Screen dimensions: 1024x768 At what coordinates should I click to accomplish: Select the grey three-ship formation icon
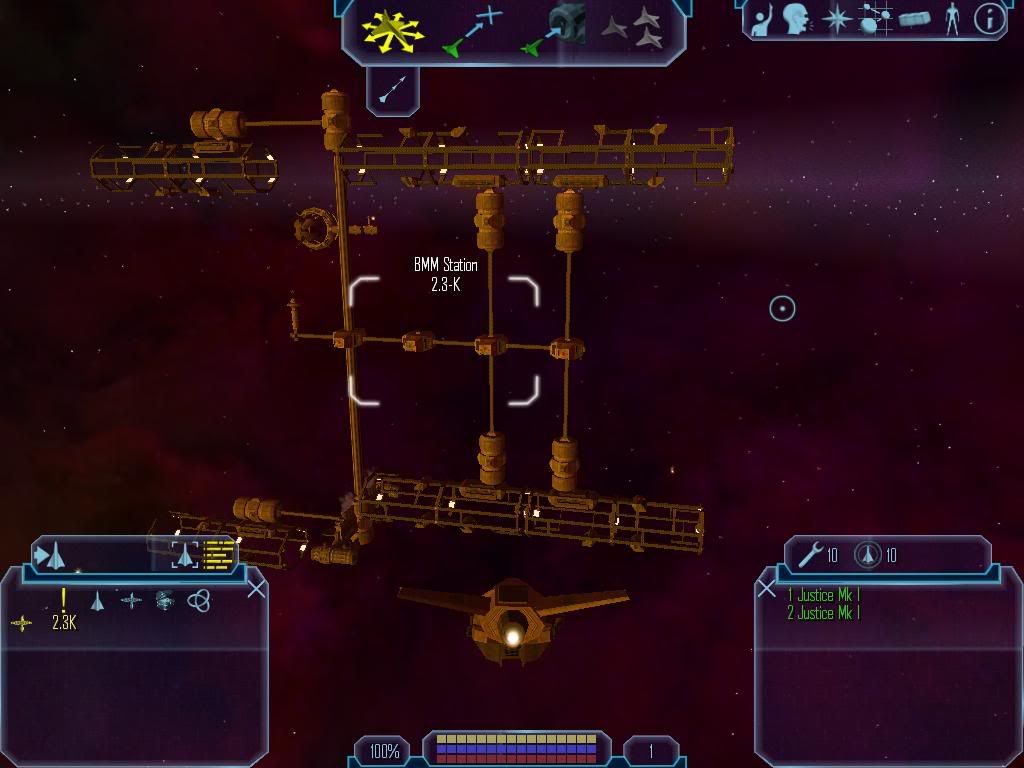pos(632,28)
